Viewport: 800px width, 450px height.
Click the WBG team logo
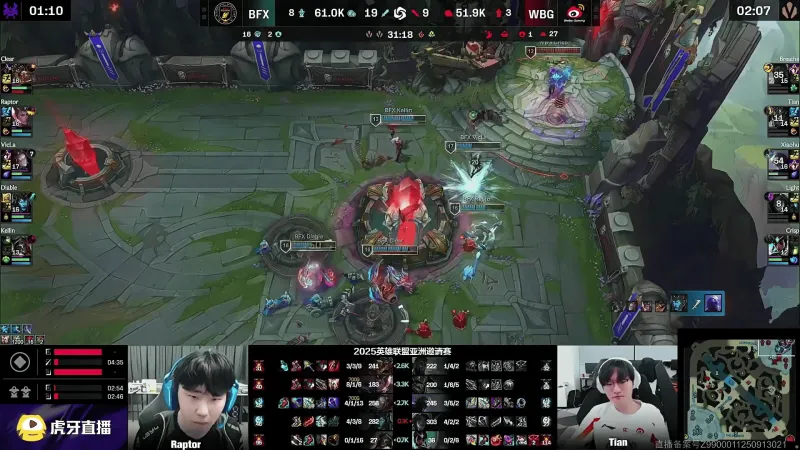click(575, 13)
